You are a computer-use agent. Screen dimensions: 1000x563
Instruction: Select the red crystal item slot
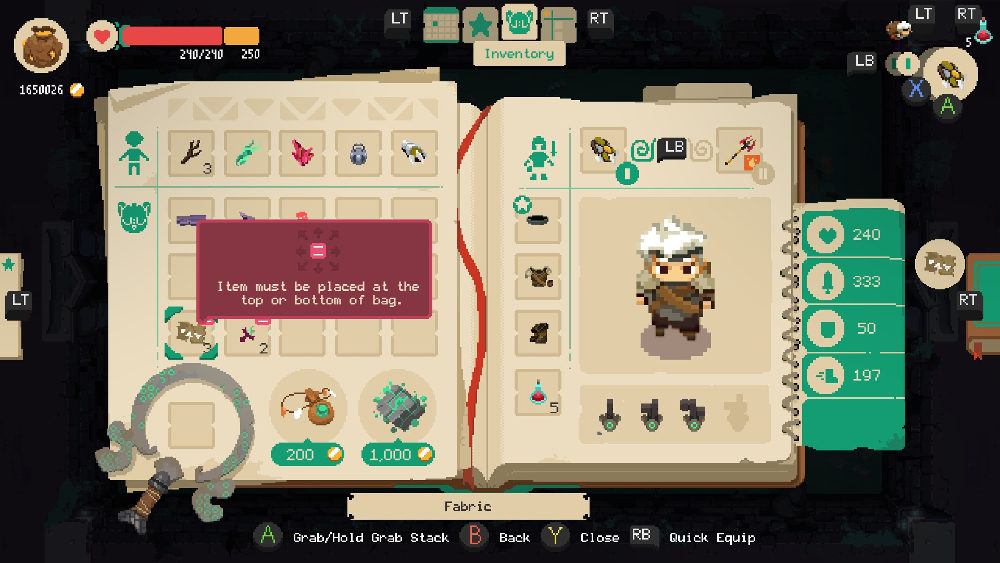(303, 154)
